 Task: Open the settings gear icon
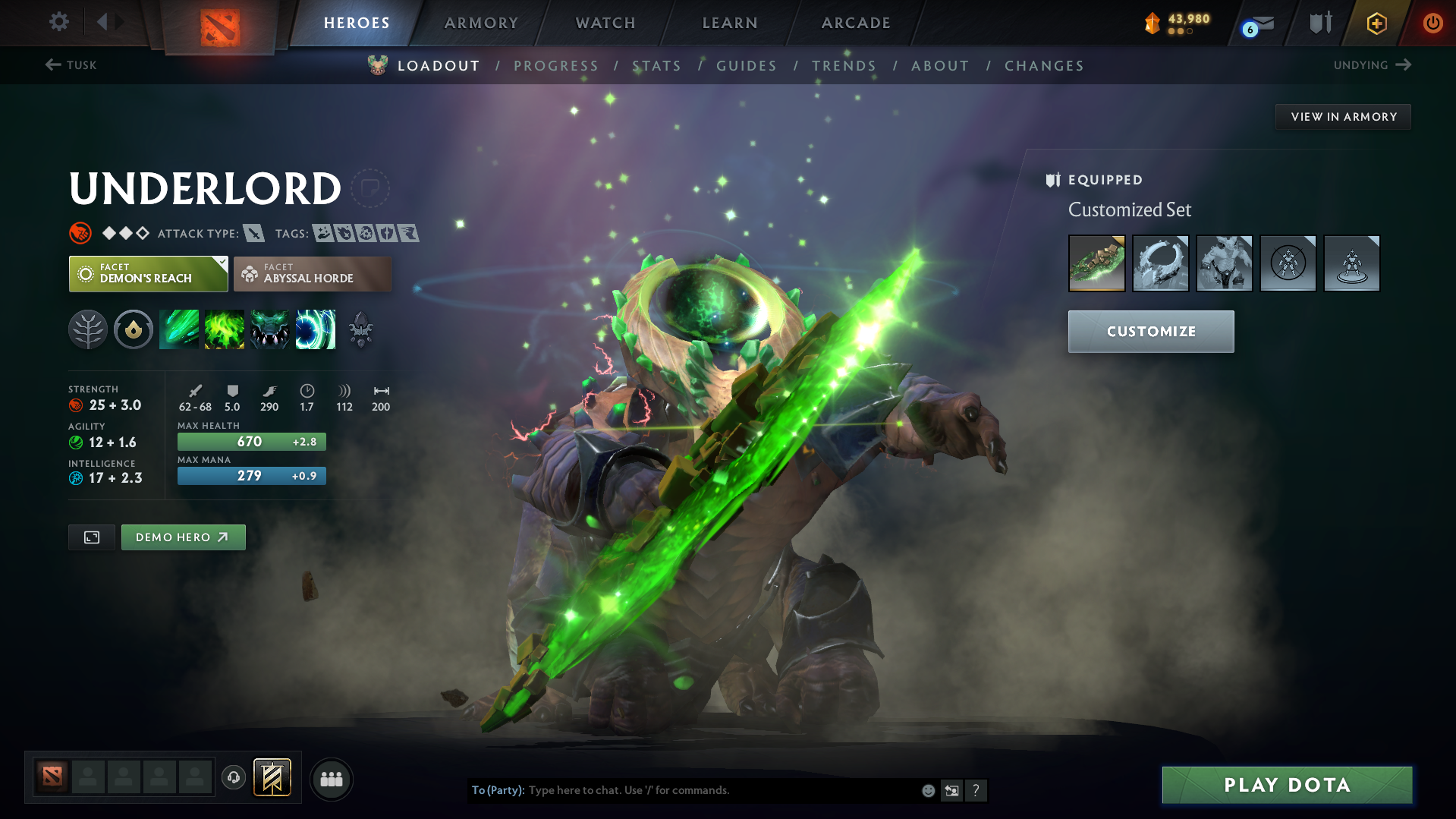(x=58, y=22)
